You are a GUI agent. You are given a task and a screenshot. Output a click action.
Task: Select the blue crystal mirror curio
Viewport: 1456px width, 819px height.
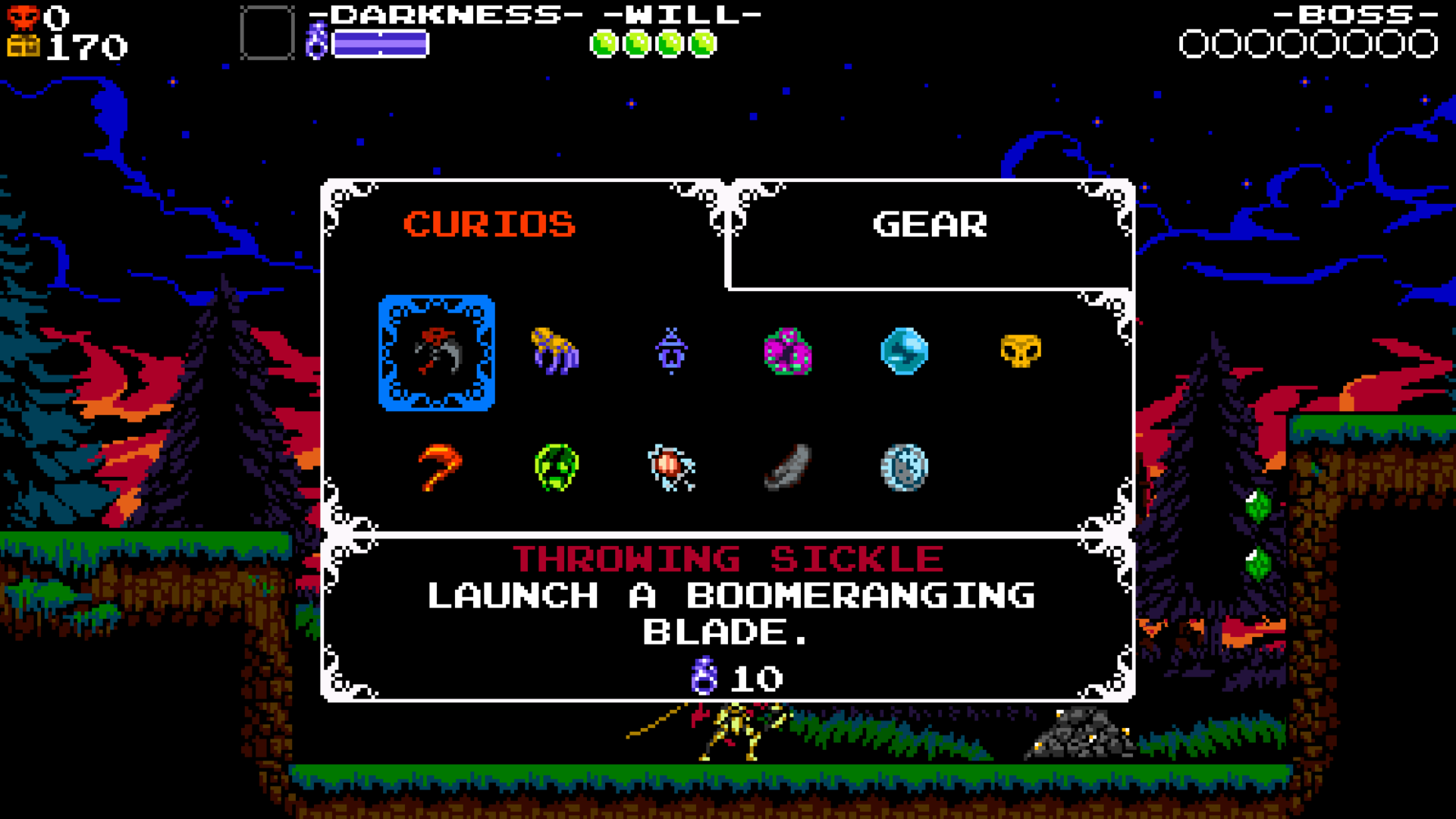(x=904, y=351)
